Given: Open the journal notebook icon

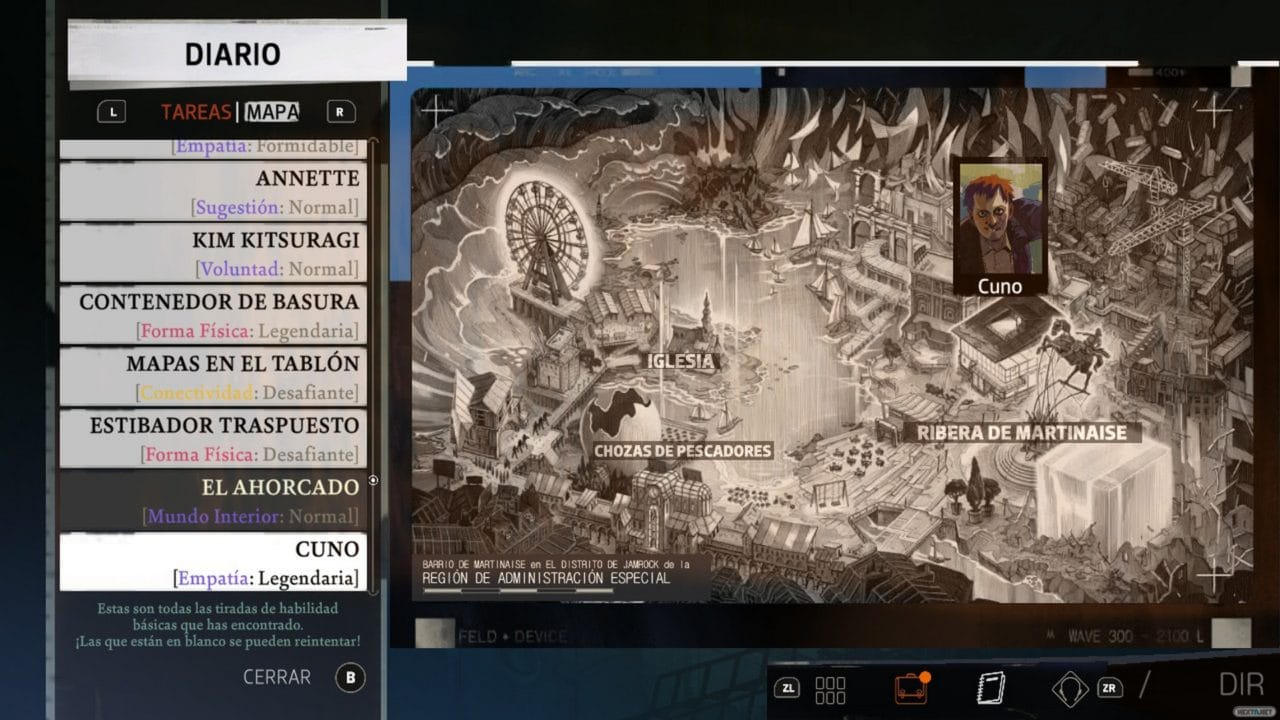Looking at the screenshot, I should click(990, 687).
